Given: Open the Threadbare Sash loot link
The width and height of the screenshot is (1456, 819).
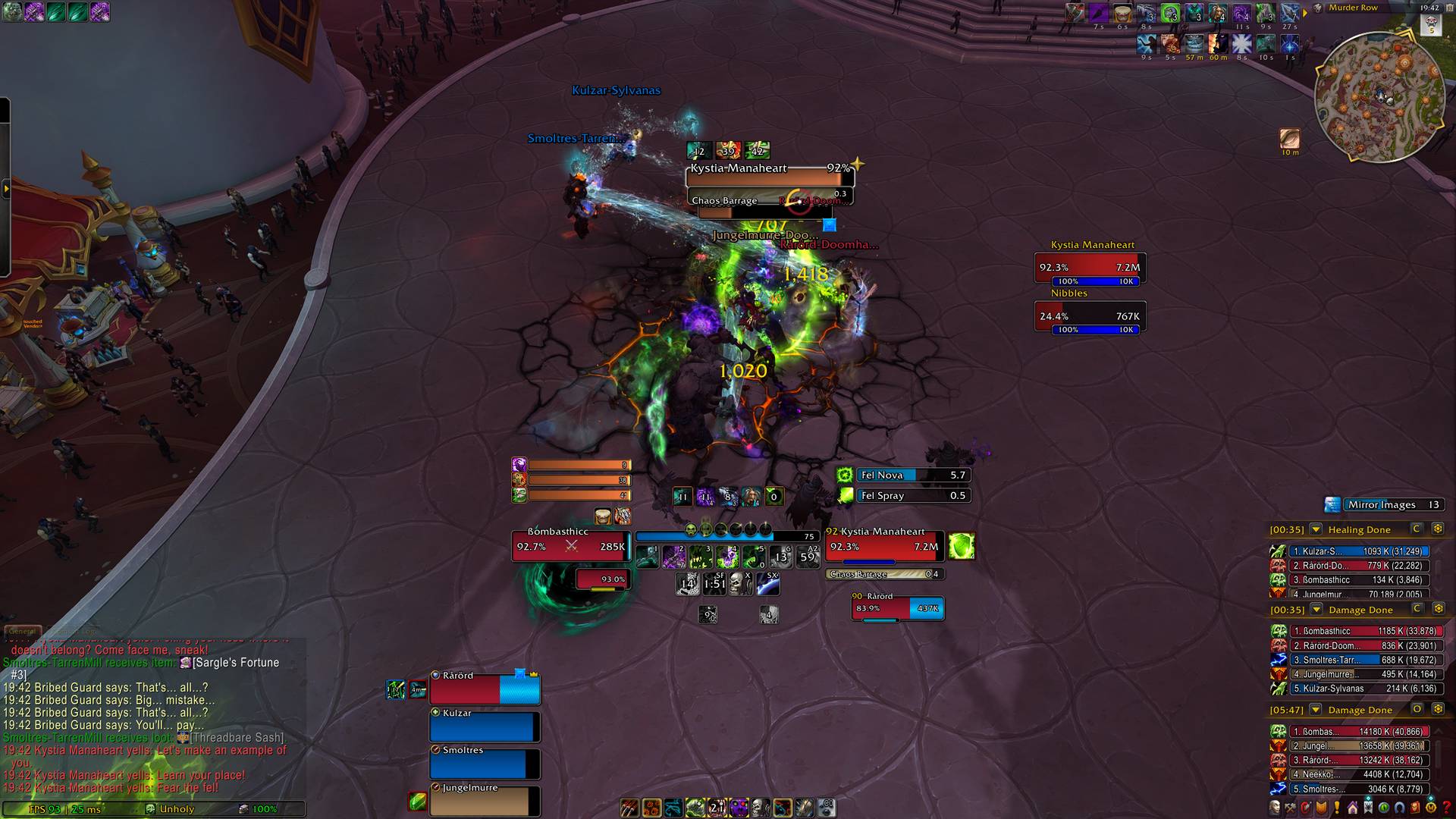Looking at the screenshot, I should 237,738.
